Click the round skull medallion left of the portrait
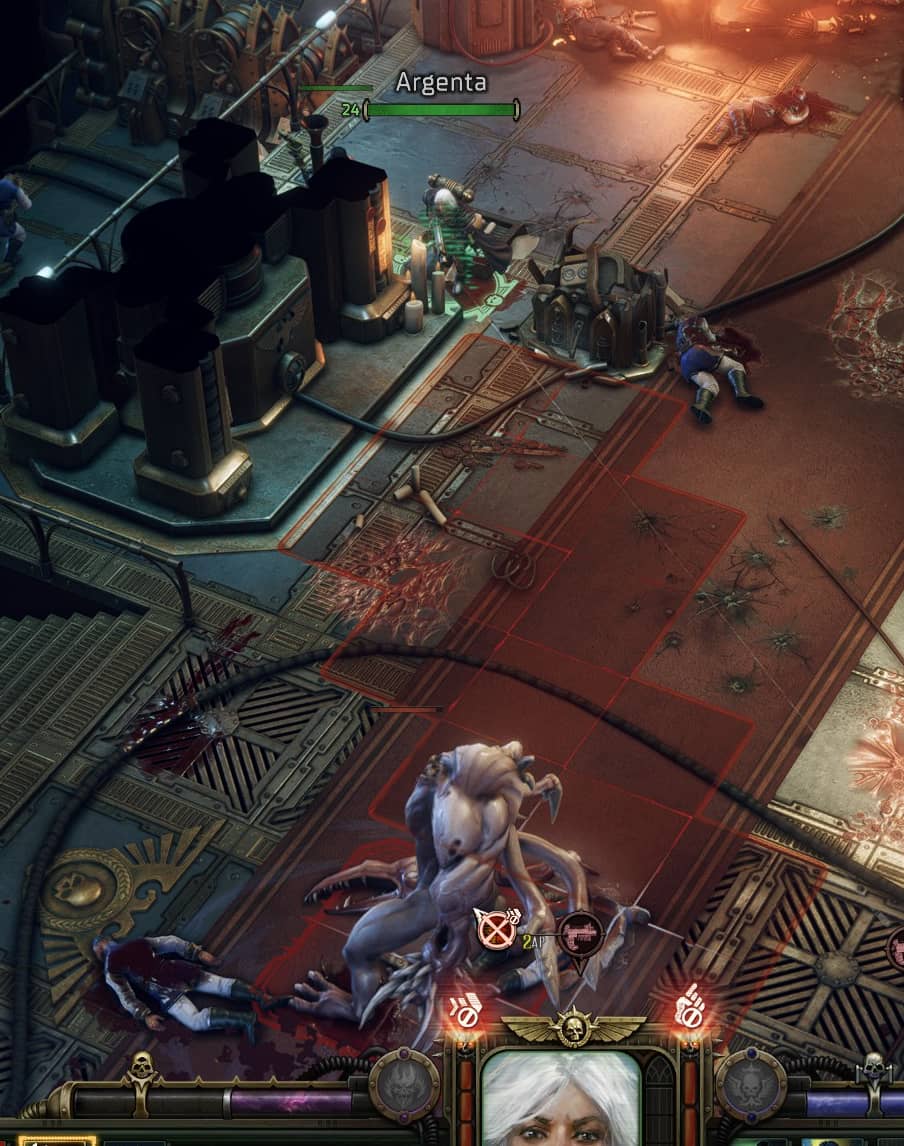This screenshot has height=1146, width=904. pyautogui.click(x=404, y=1084)
